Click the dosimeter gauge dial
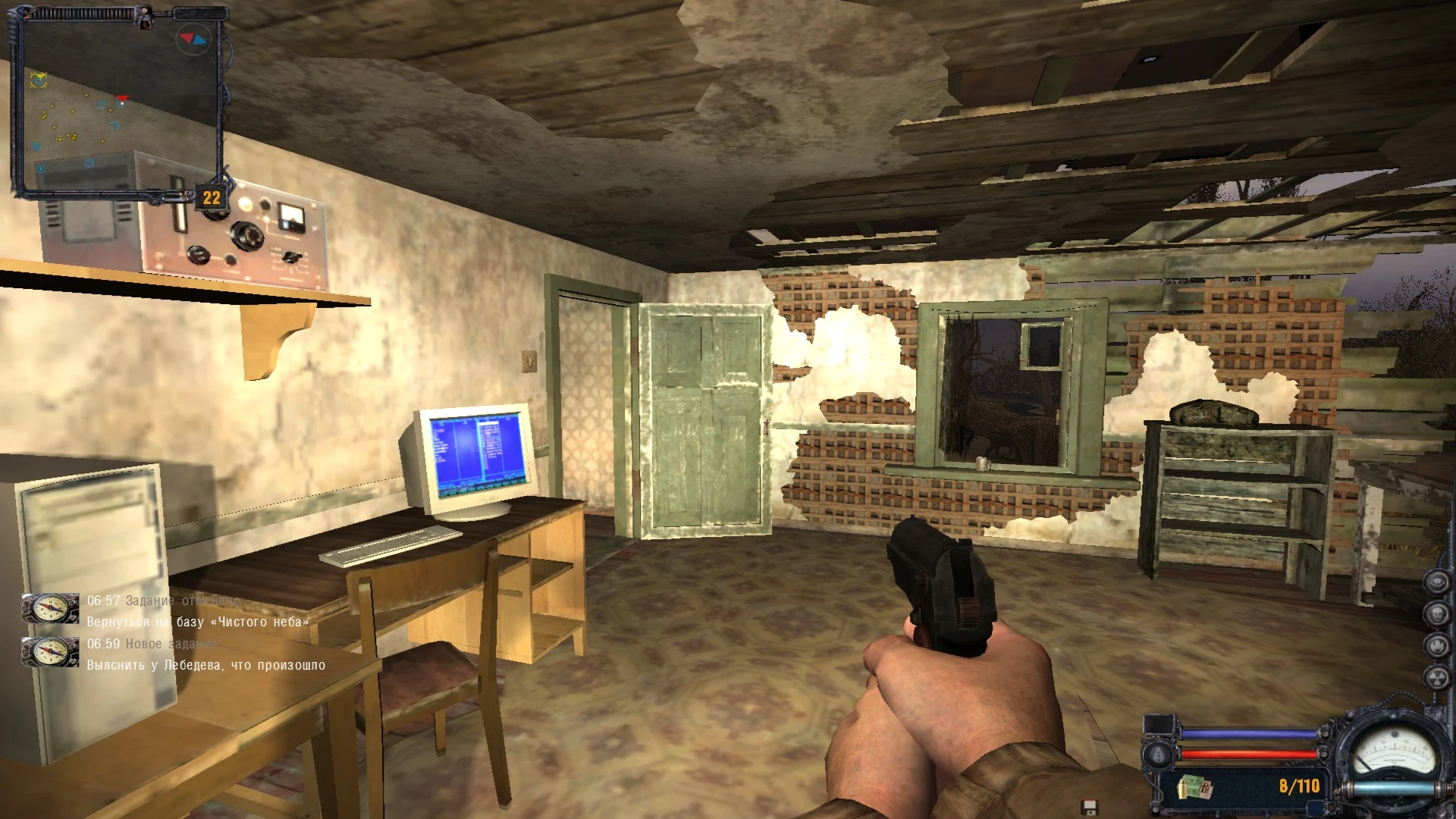1456x819 pixels. click(x=1395, y=752)
